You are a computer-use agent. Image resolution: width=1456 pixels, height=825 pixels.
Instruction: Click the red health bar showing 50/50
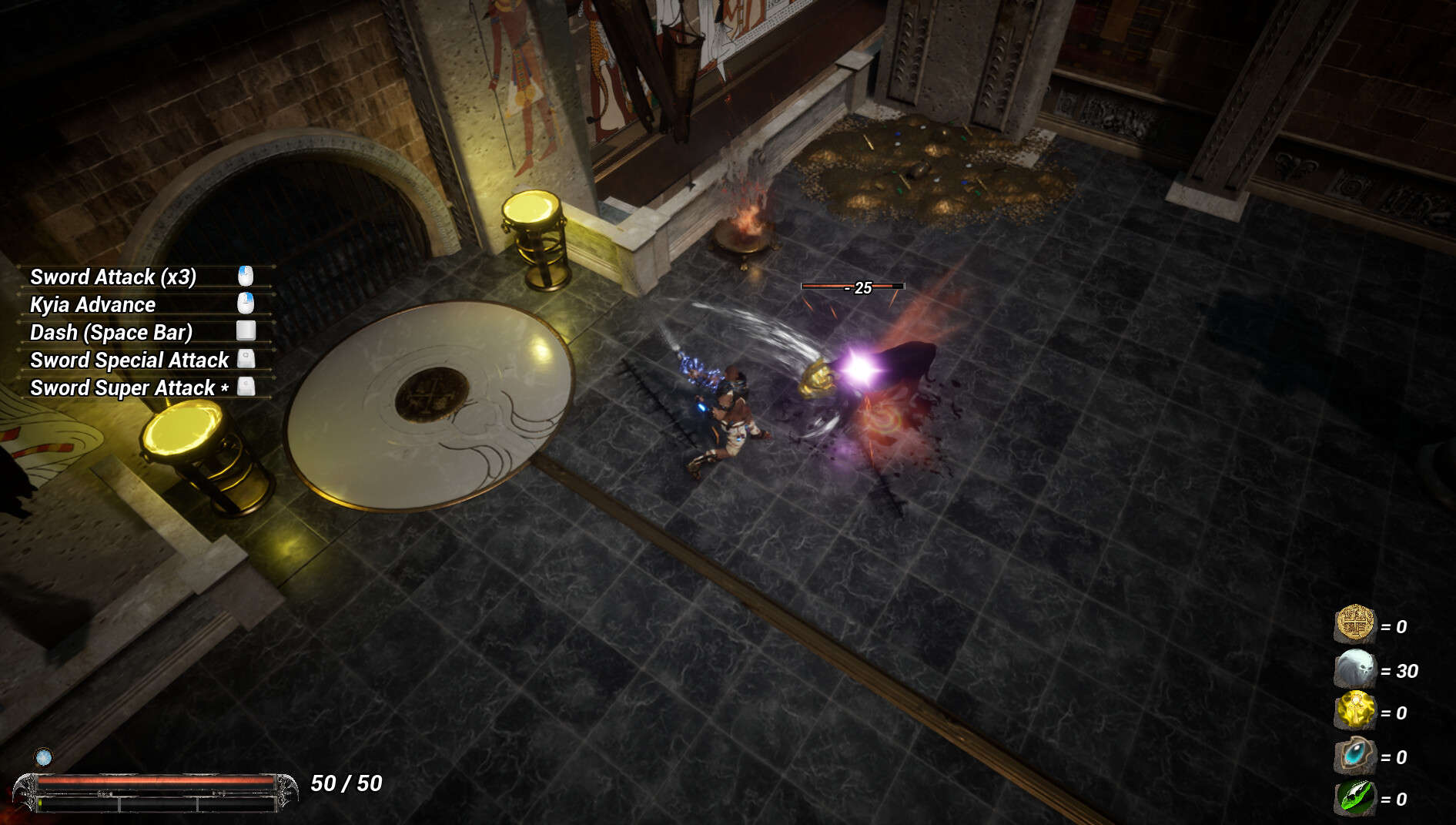(x=154, y=782)
